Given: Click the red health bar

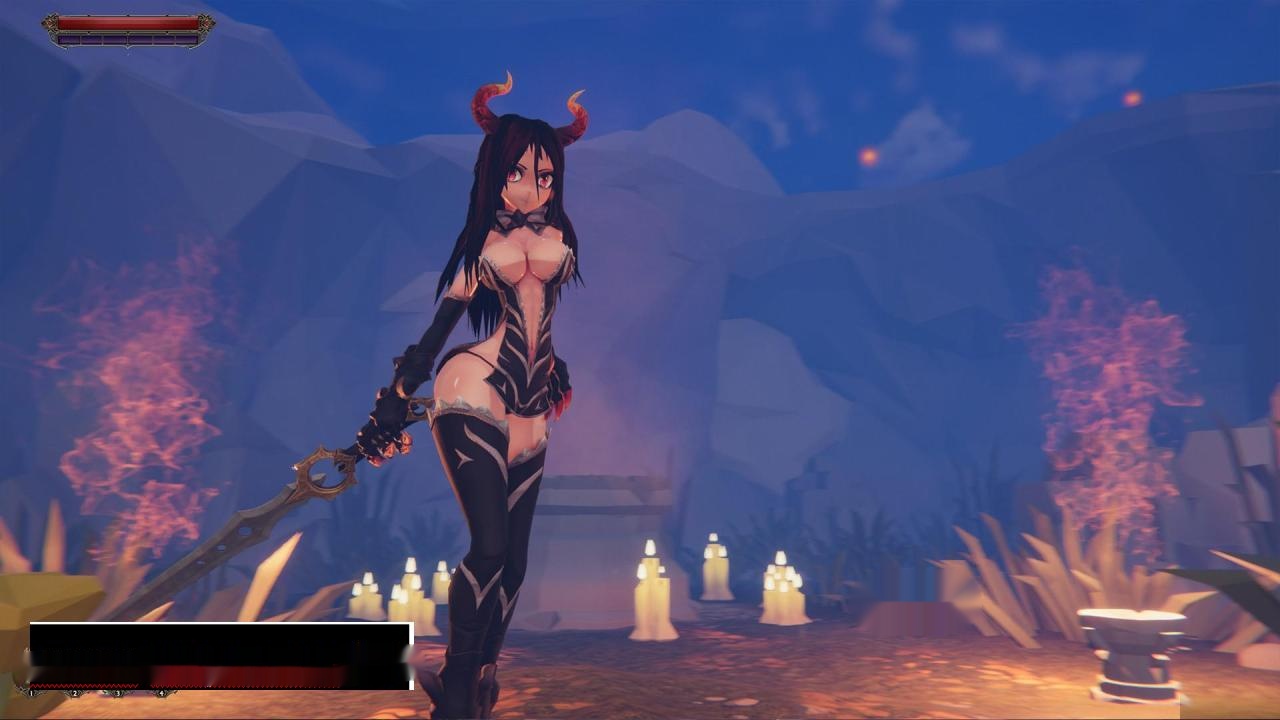Looking at the screenshot, I should (128, 21).
